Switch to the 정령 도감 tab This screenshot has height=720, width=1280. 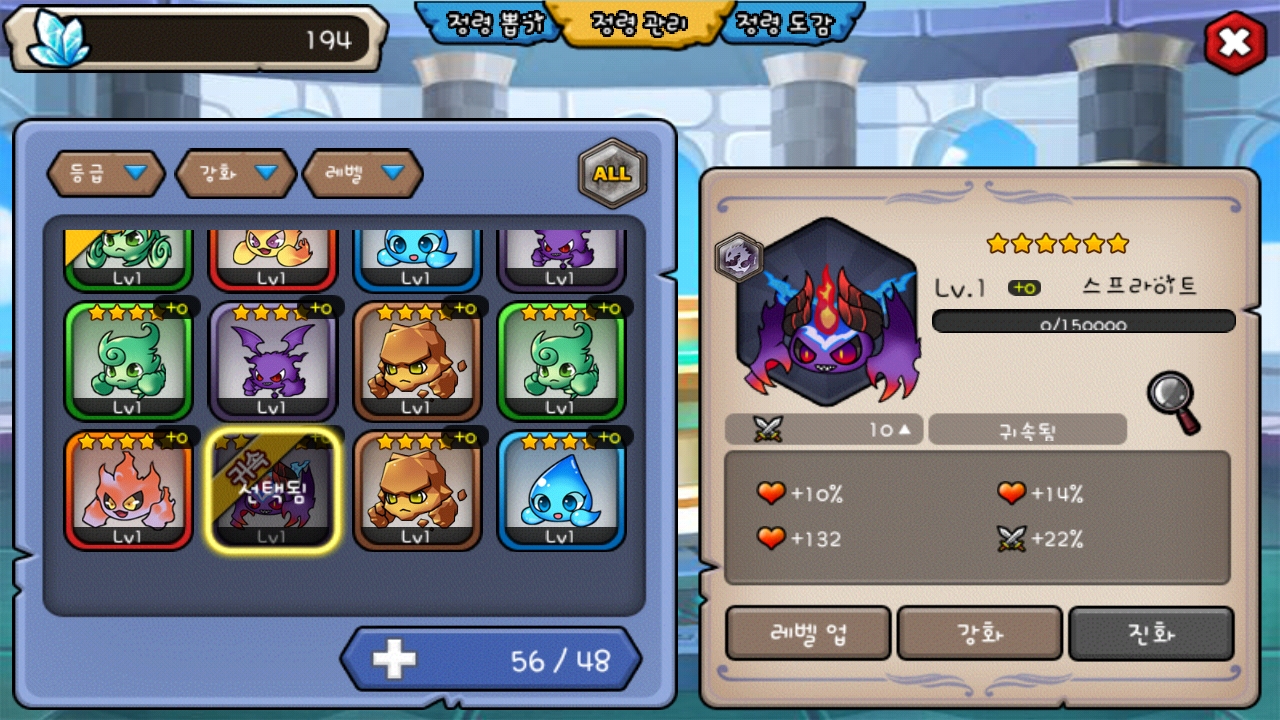coord(786,24)
